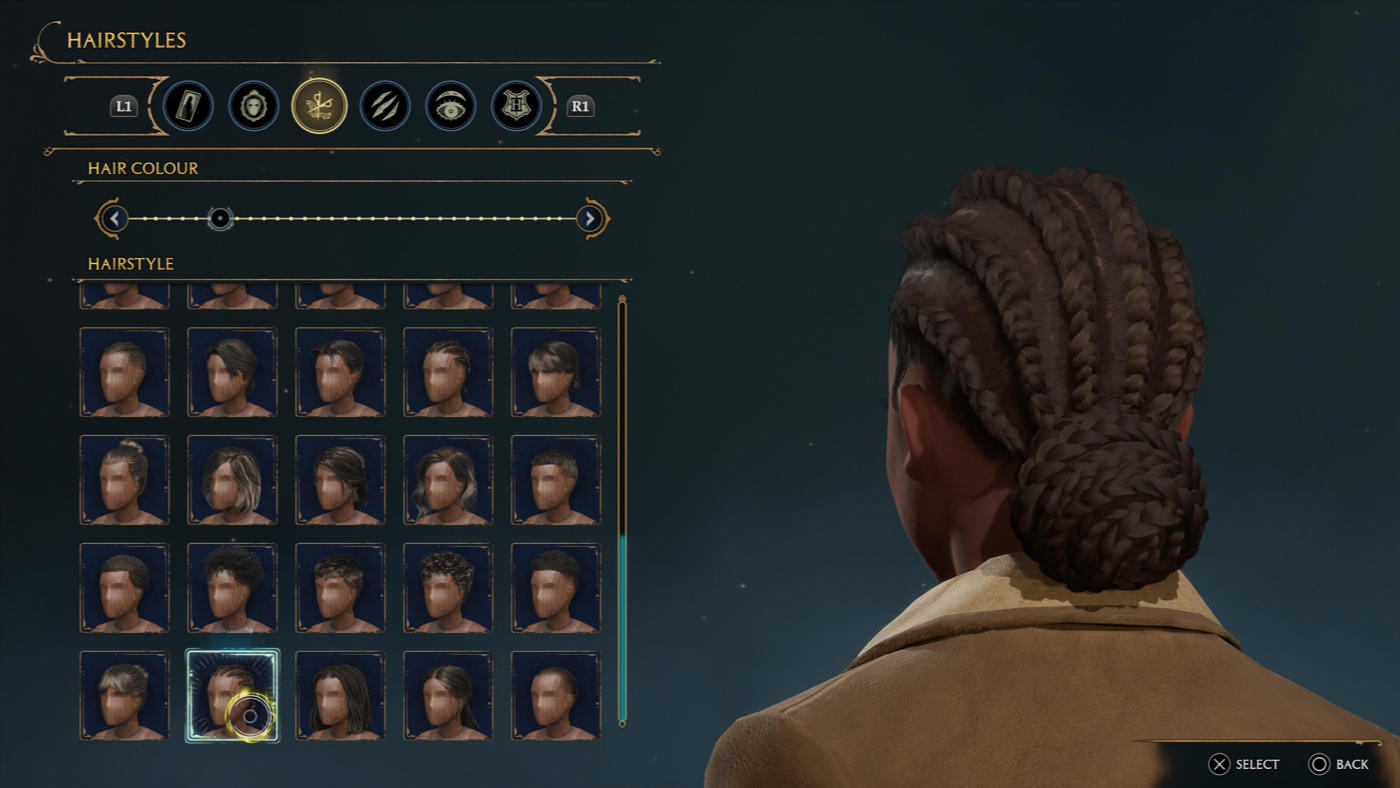Switch to the face mask tab
The width and height of the screenshot is (1400, 788).
coord(254,105)
